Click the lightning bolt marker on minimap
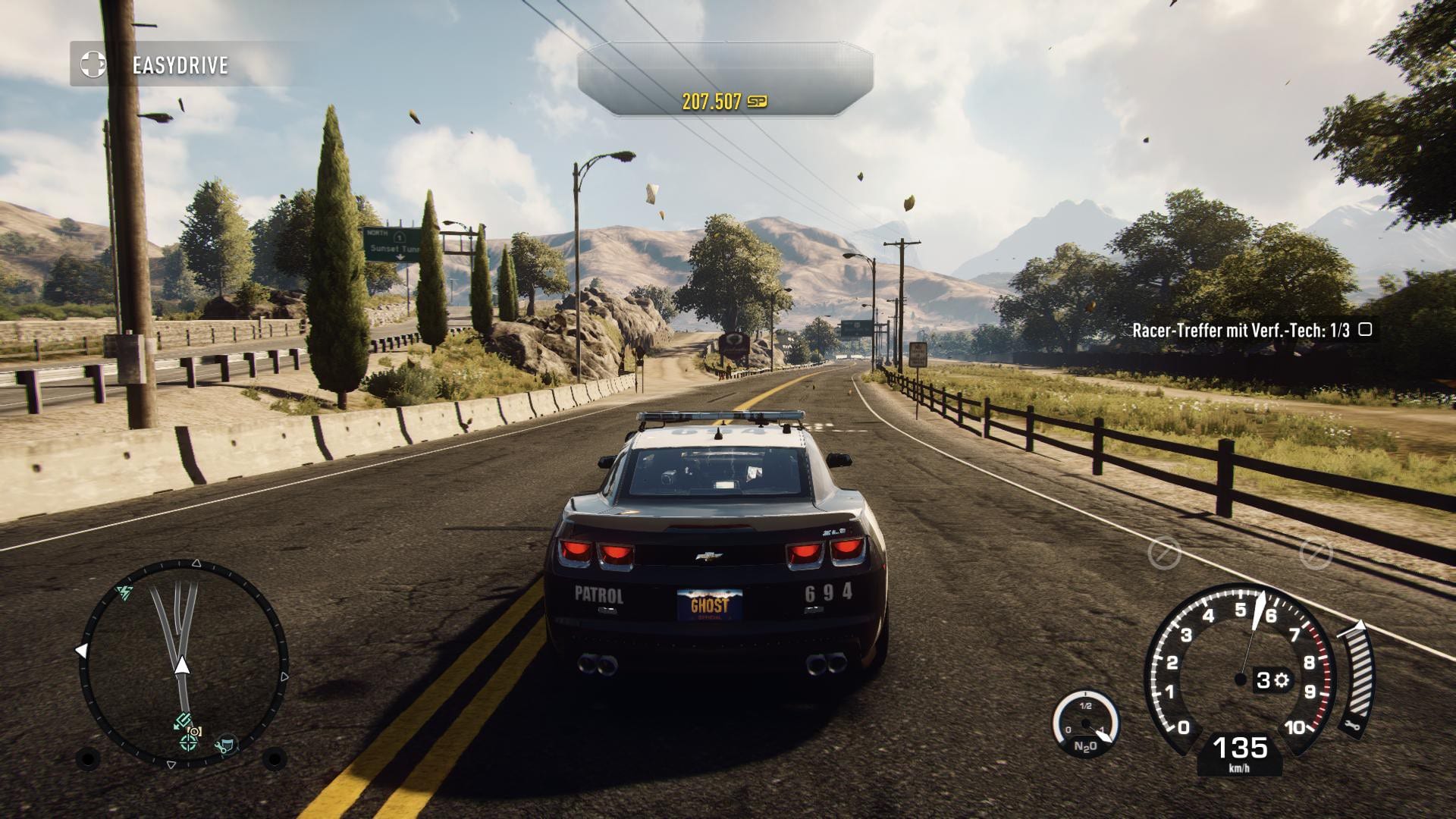This screenshot has width=1456, height=819. point(124,591)
